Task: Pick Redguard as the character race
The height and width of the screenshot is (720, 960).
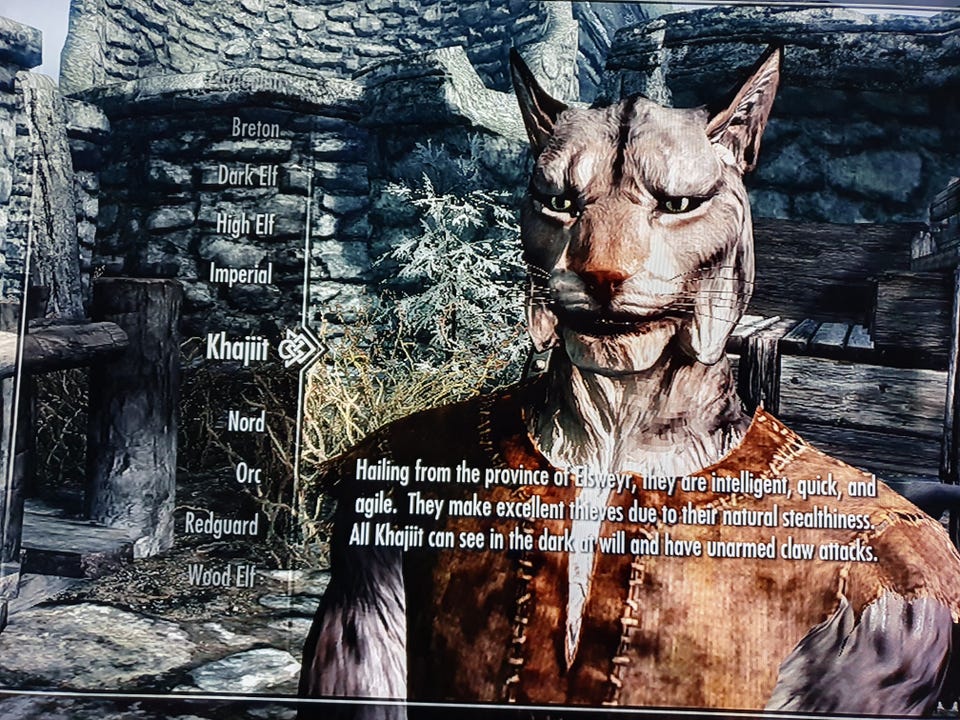Action: coord(221,524)
